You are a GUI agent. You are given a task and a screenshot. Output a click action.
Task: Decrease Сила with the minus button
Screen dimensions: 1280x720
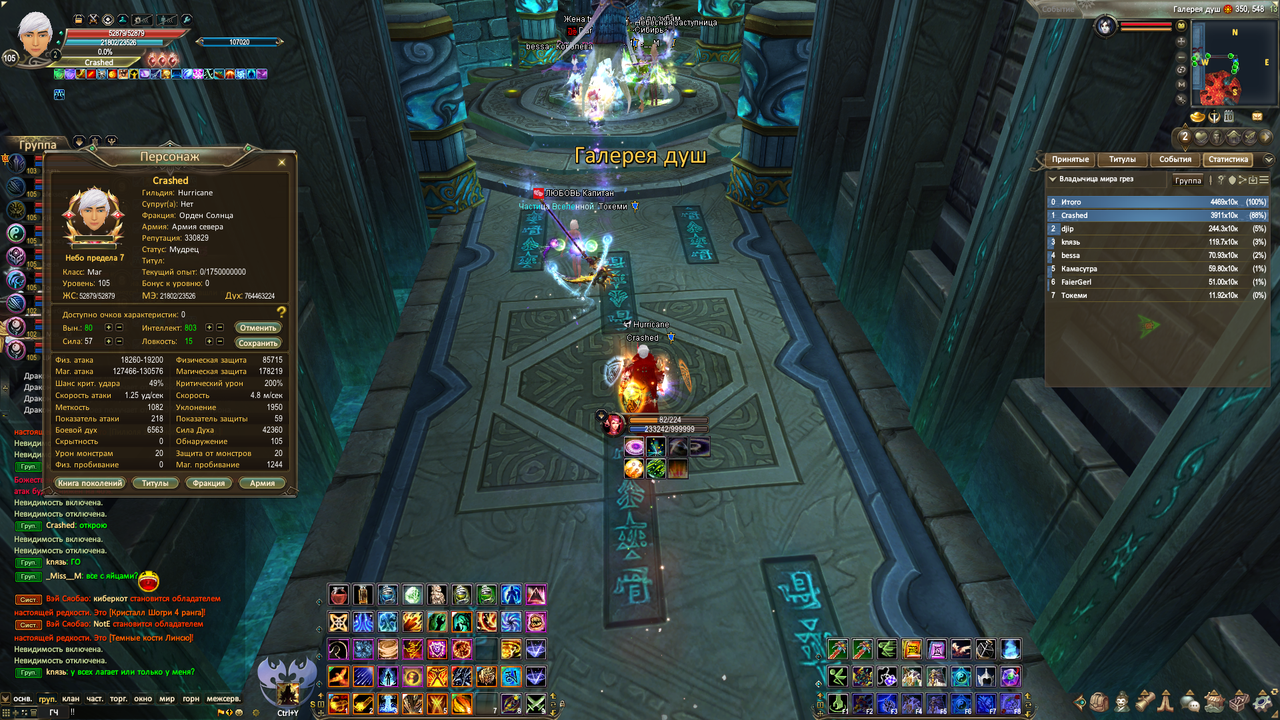120,342
